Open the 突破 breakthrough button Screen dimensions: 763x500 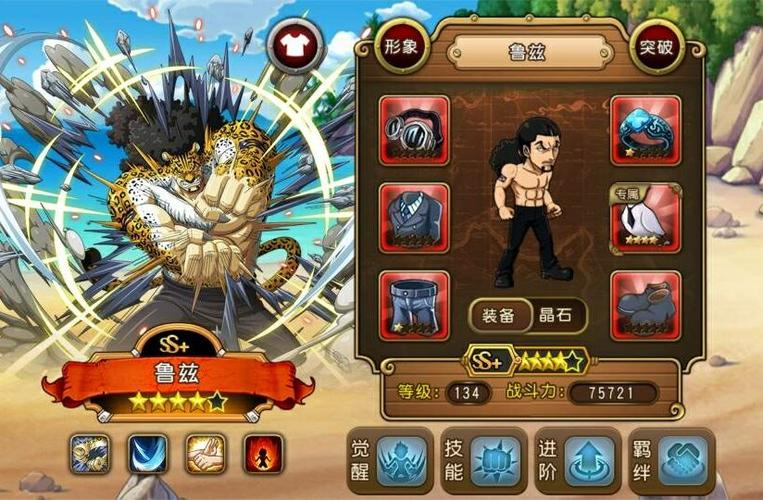658,50
